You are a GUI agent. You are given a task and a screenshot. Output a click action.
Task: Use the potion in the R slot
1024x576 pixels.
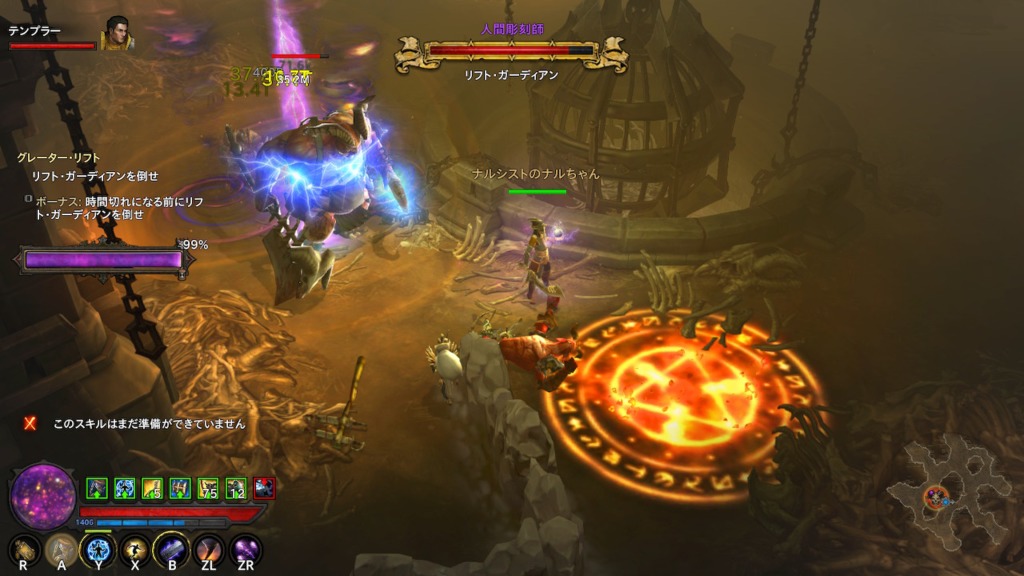tap(24, 550)
